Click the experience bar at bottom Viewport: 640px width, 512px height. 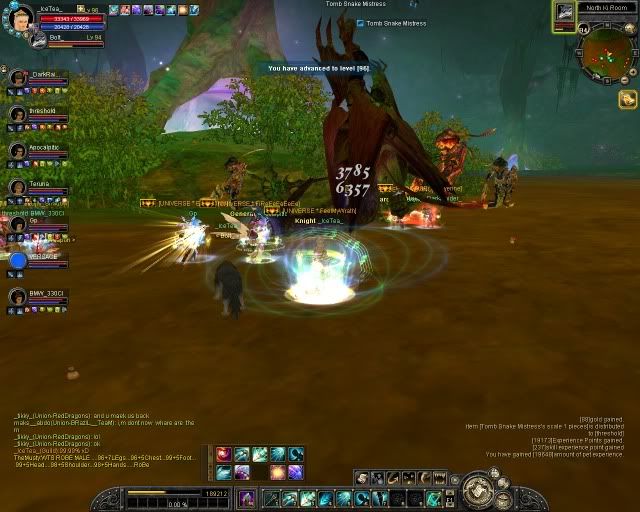pyautogui.click(x=160, y=493)
